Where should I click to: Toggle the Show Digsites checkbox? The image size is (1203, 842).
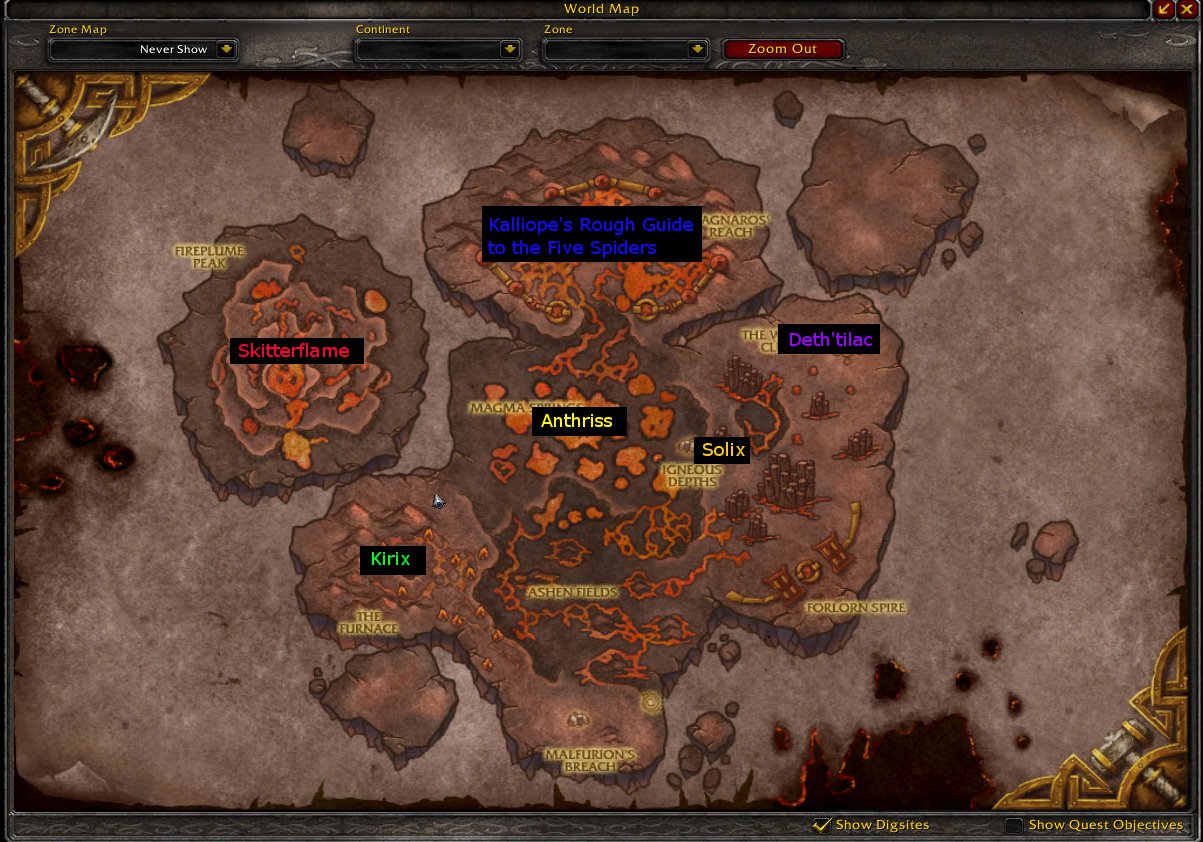click(822, 825)
